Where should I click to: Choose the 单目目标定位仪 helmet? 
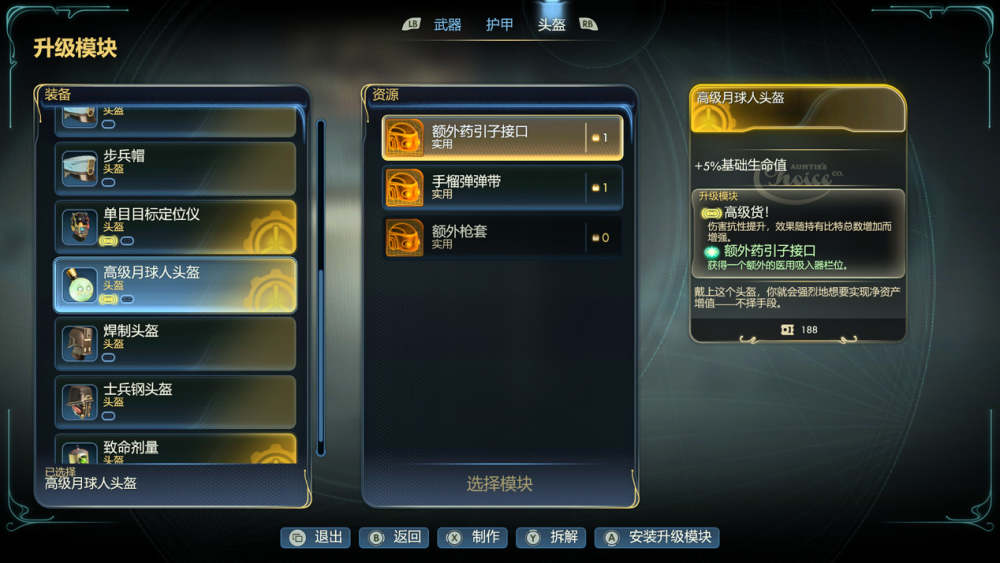[x=175, y=226]
